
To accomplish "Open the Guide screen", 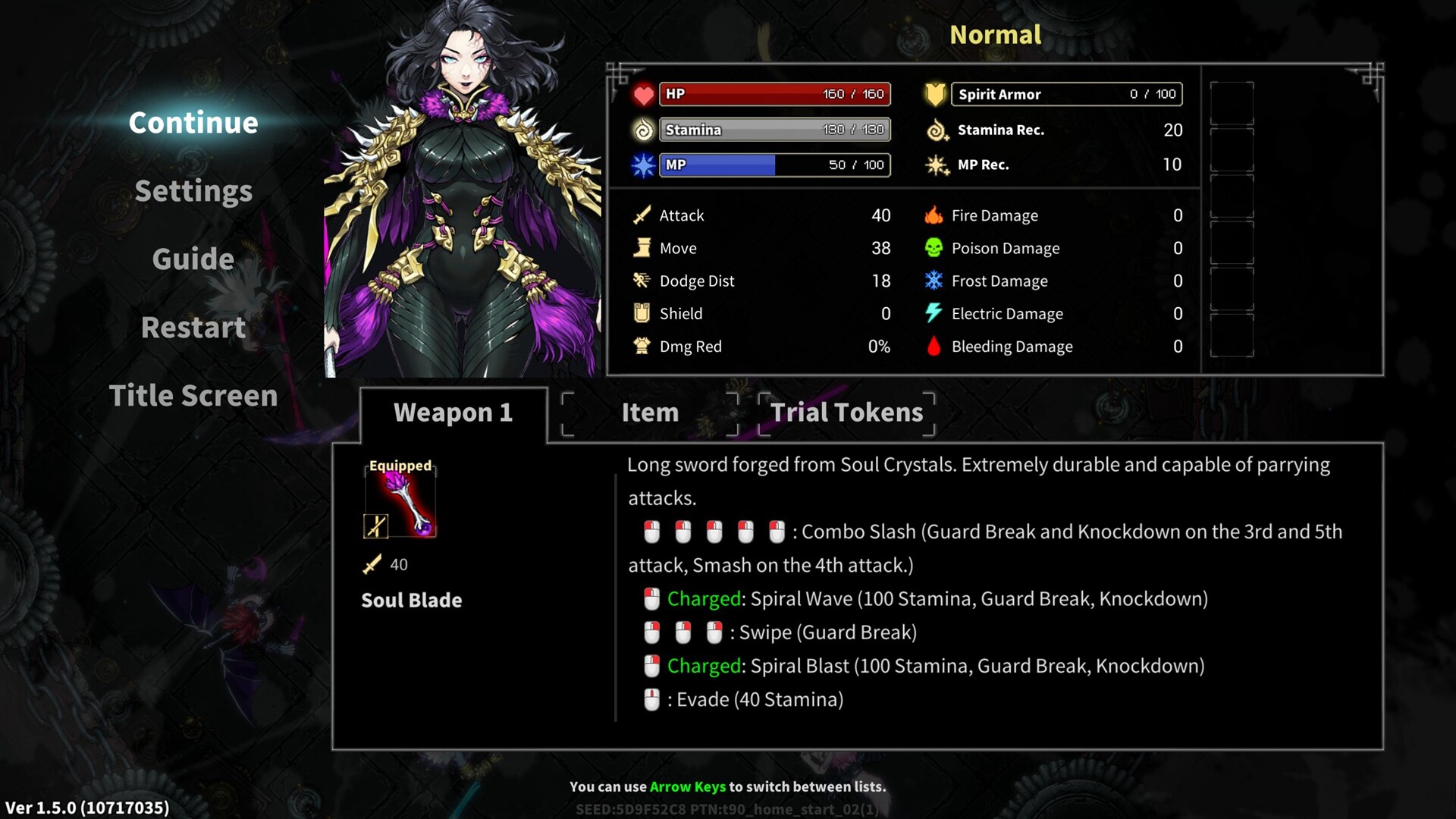I will tap(193, 259).
